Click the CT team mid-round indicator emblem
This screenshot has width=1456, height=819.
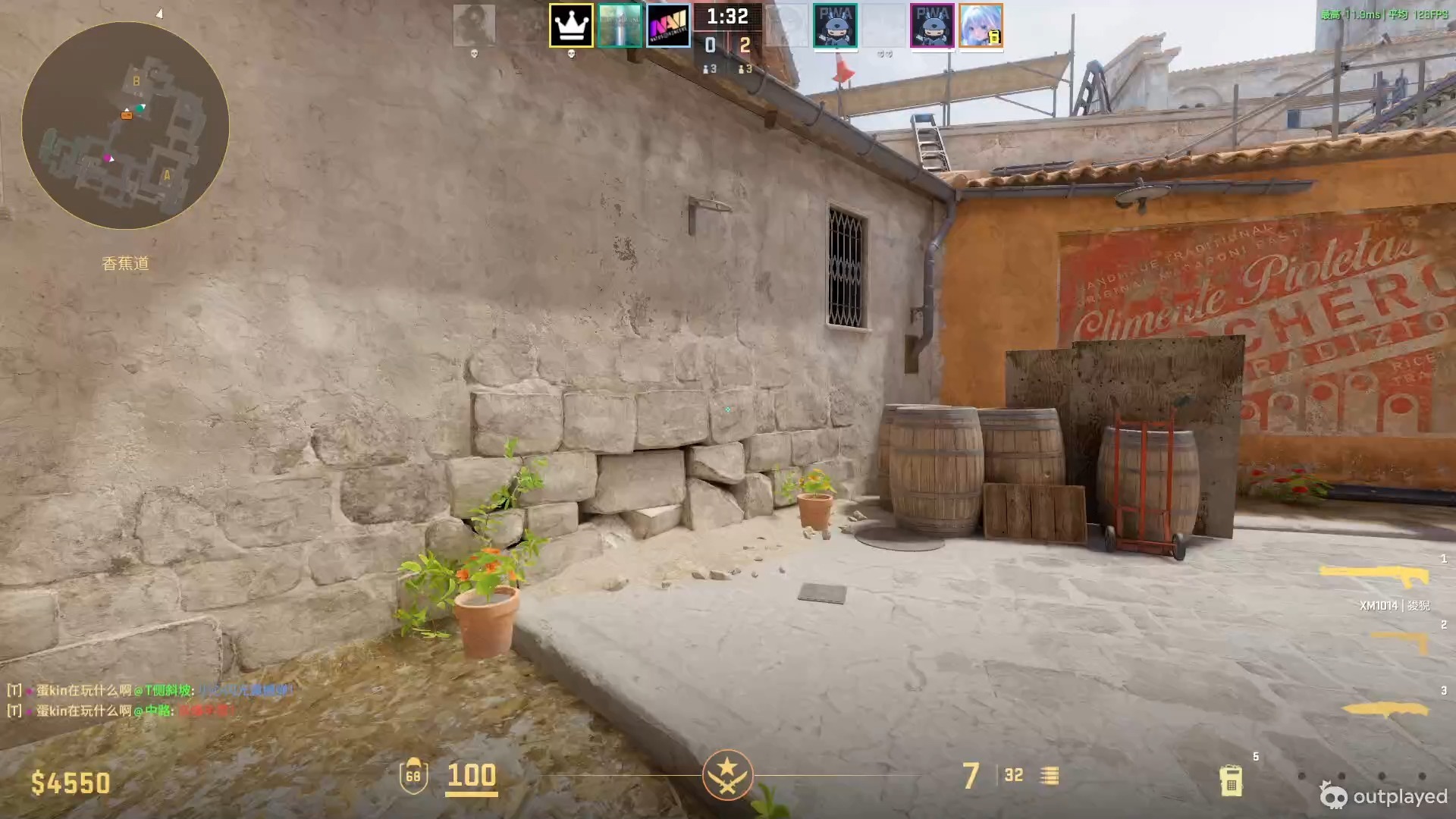(728, 776)
